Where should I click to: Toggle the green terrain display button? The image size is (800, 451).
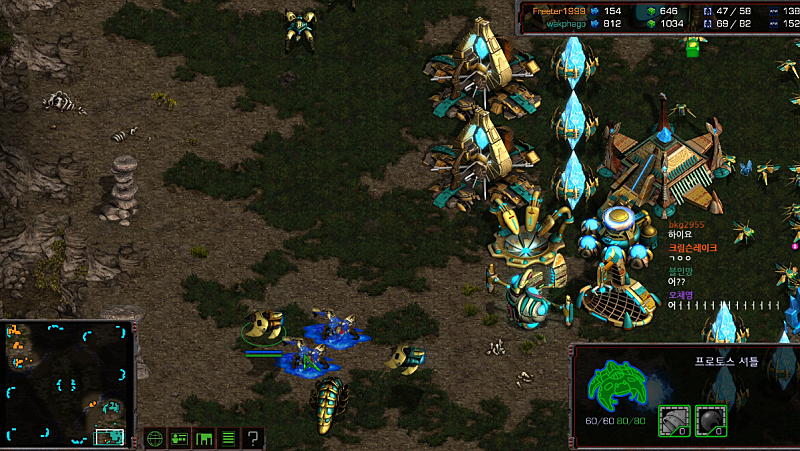[204, 437]
